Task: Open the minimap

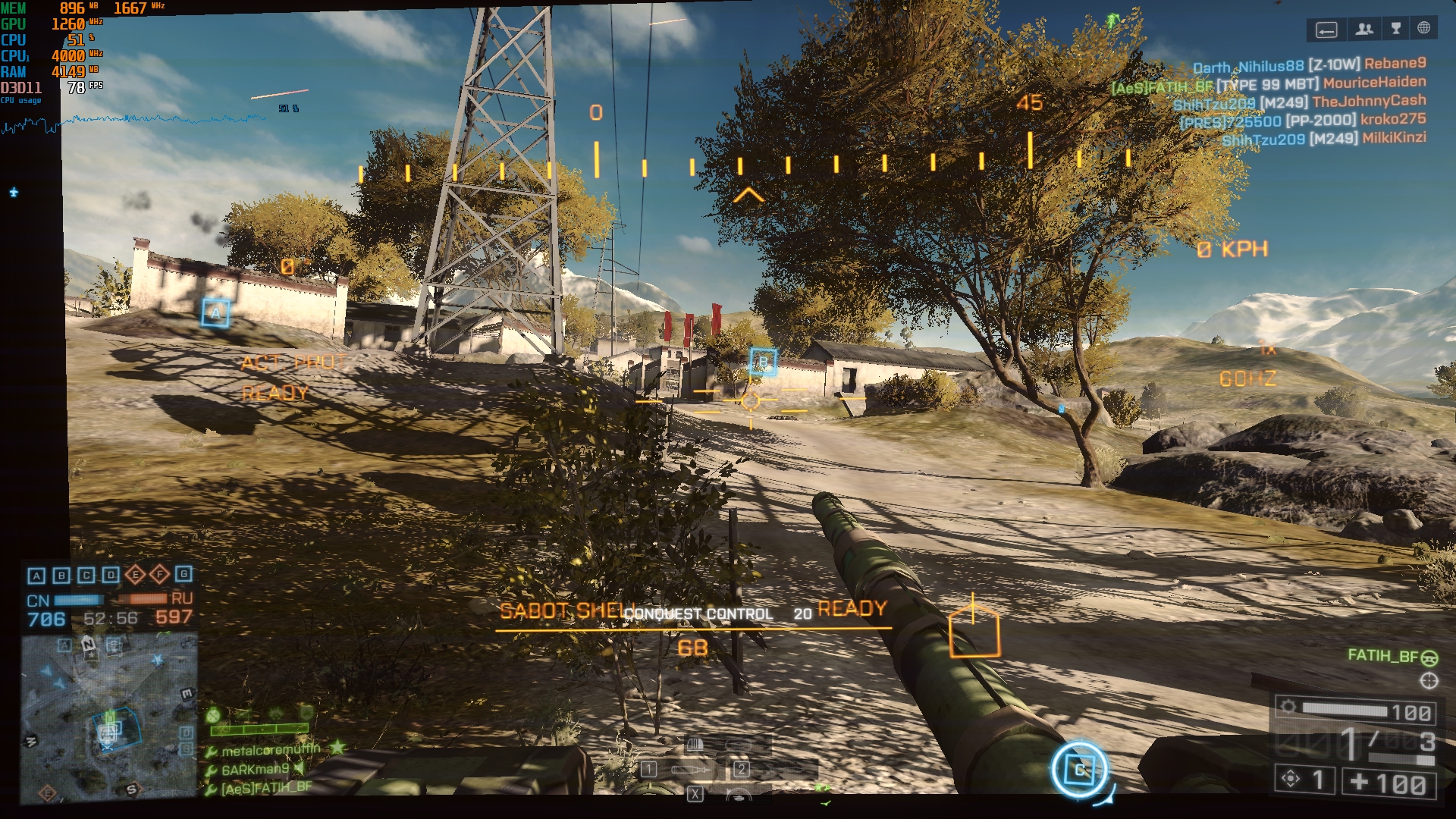Action: coord(109,717)
